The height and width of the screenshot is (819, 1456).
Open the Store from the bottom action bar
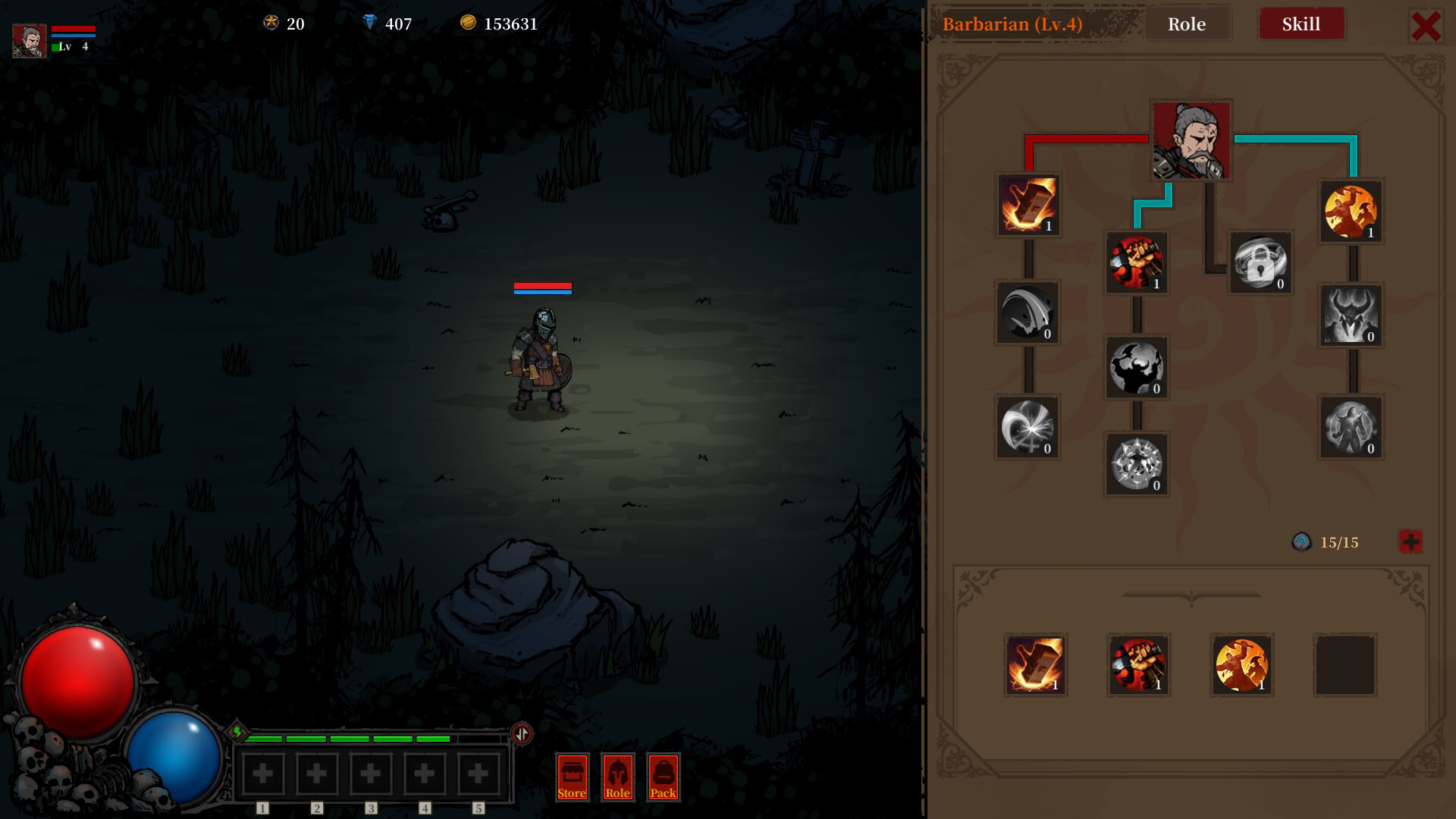[x=571, y=777]
